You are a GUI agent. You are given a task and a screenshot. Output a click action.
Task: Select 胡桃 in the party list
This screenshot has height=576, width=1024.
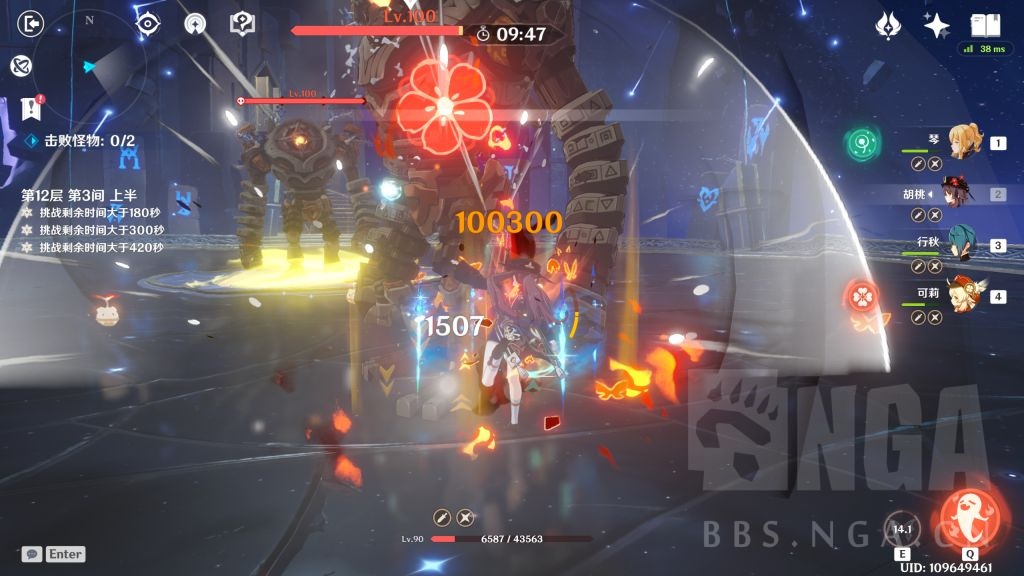click(x=958, y=194)
